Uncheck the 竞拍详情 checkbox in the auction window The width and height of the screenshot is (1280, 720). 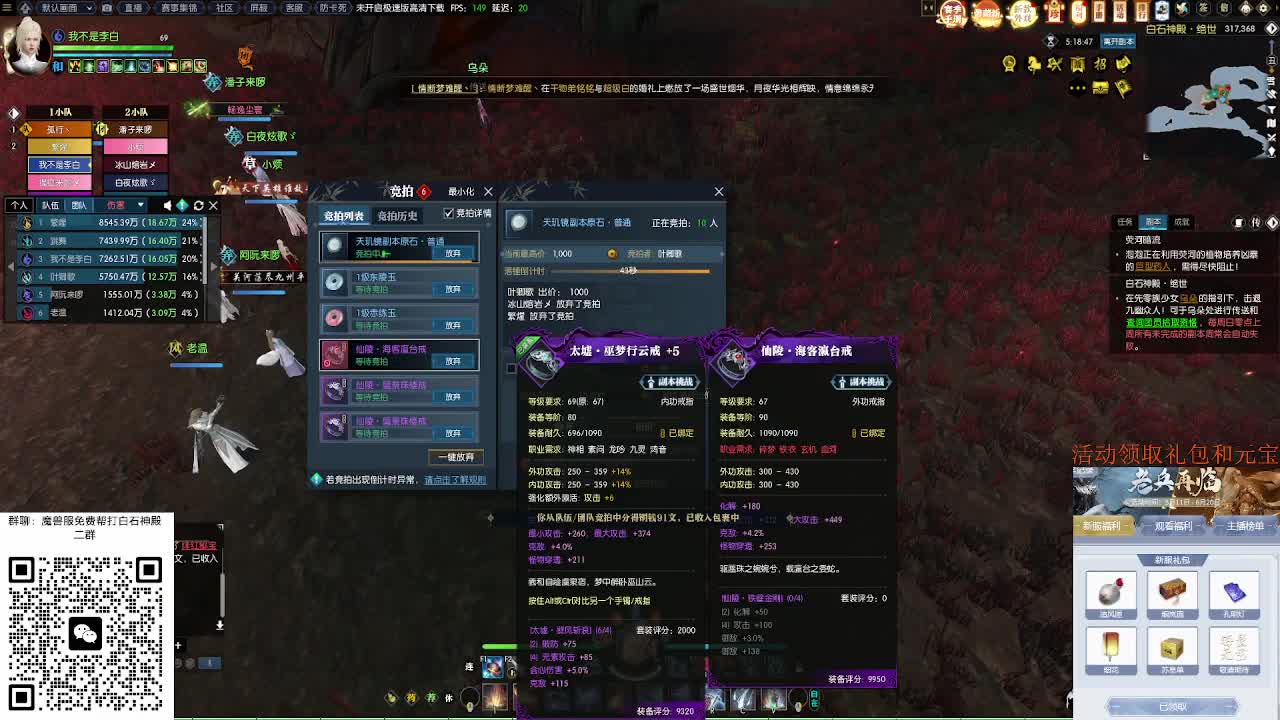[x=449, y=215]
